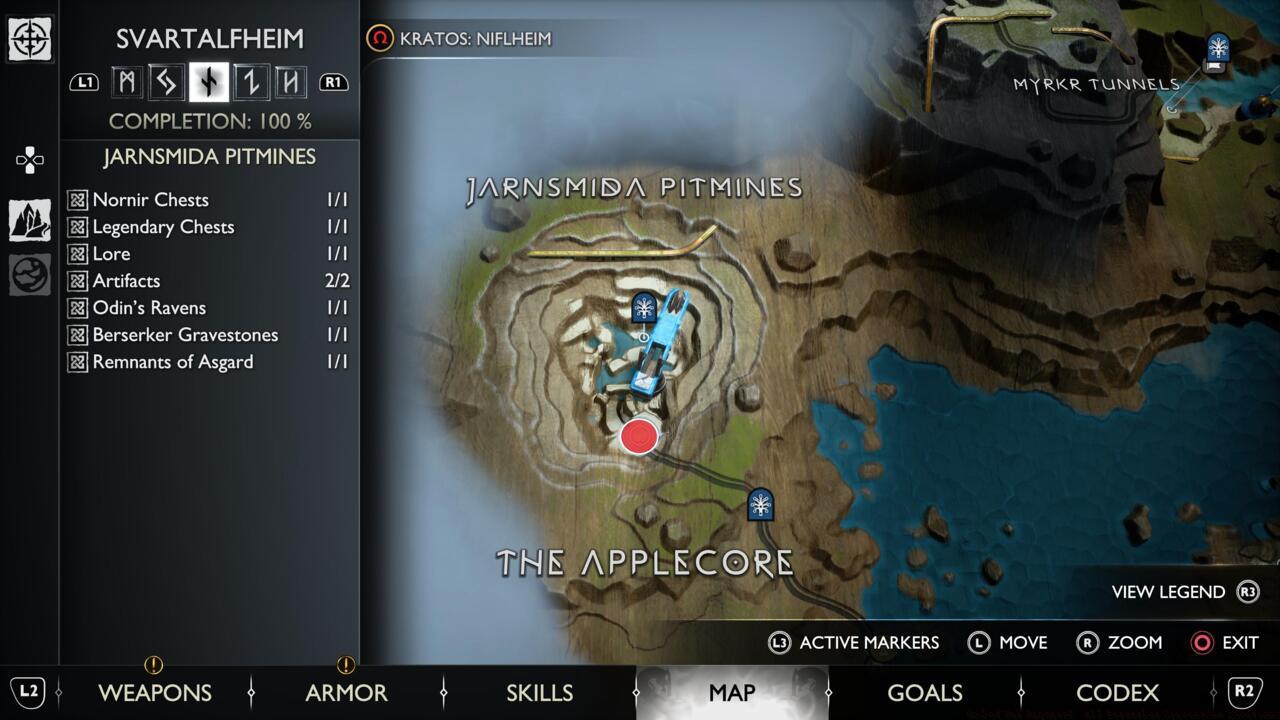Select the Mystic Gateway marker near Myrkr Tunnels
The image size is (1280, 720).
1218,48
